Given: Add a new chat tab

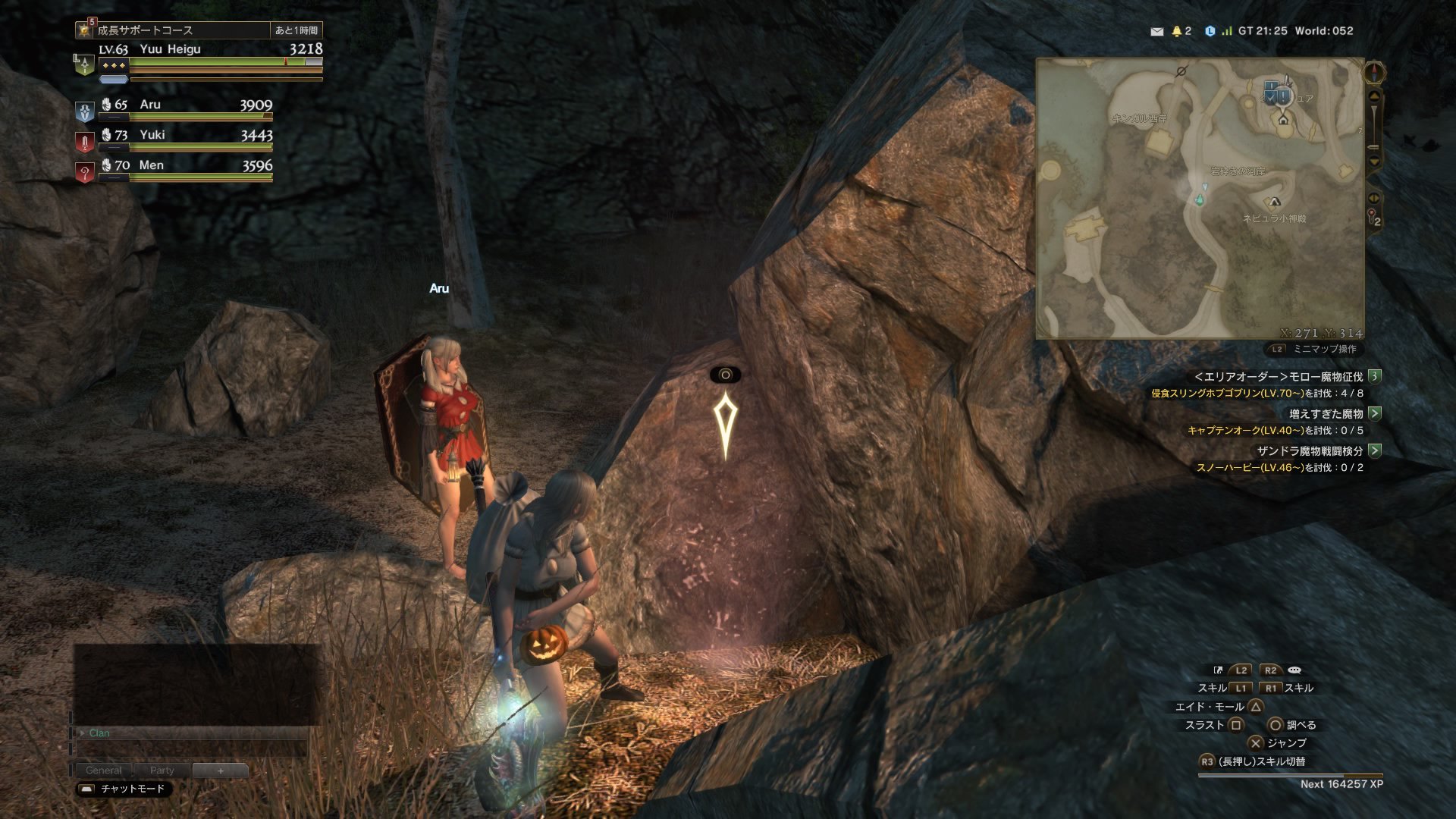Looking at the screenshot, I should point(220,770).
